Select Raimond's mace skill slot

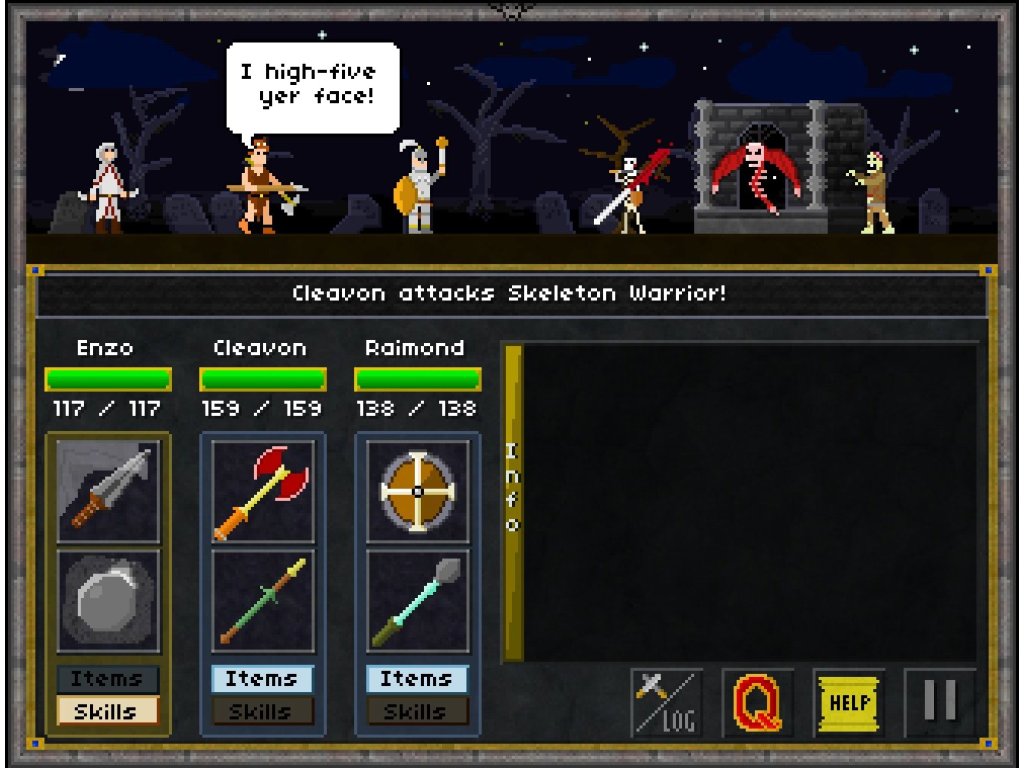coord(418,601)
